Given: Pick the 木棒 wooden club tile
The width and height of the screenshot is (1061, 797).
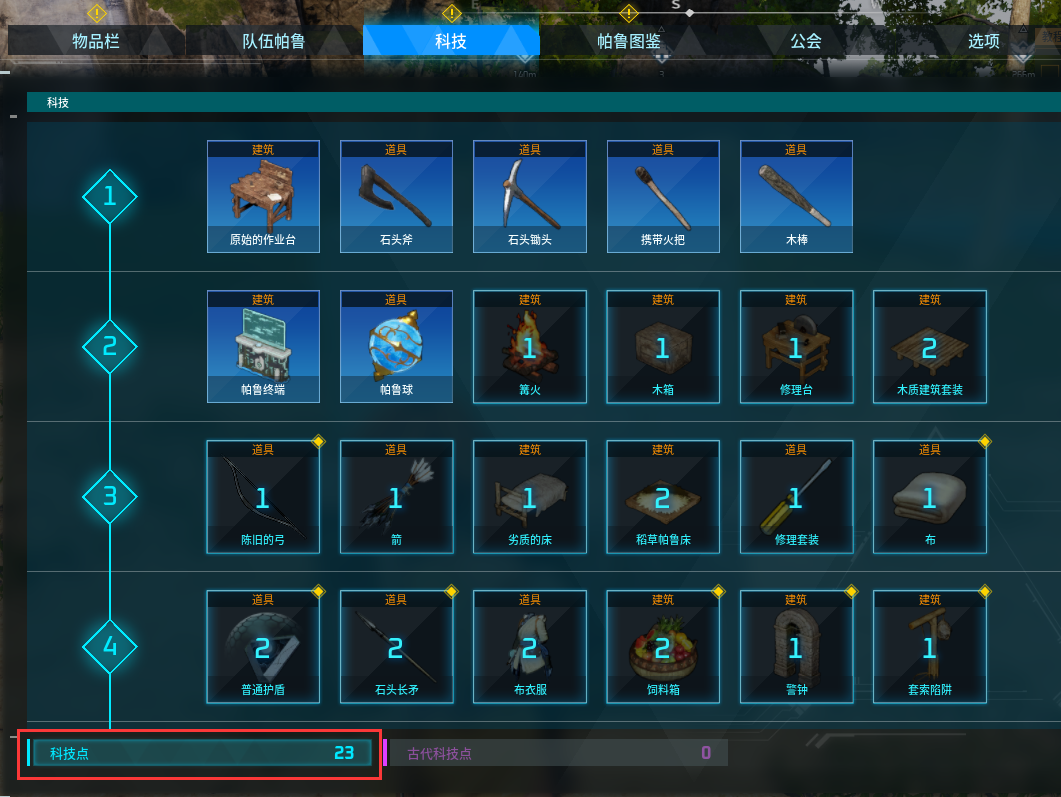Looking at the screenshot, I should (796, 196).
